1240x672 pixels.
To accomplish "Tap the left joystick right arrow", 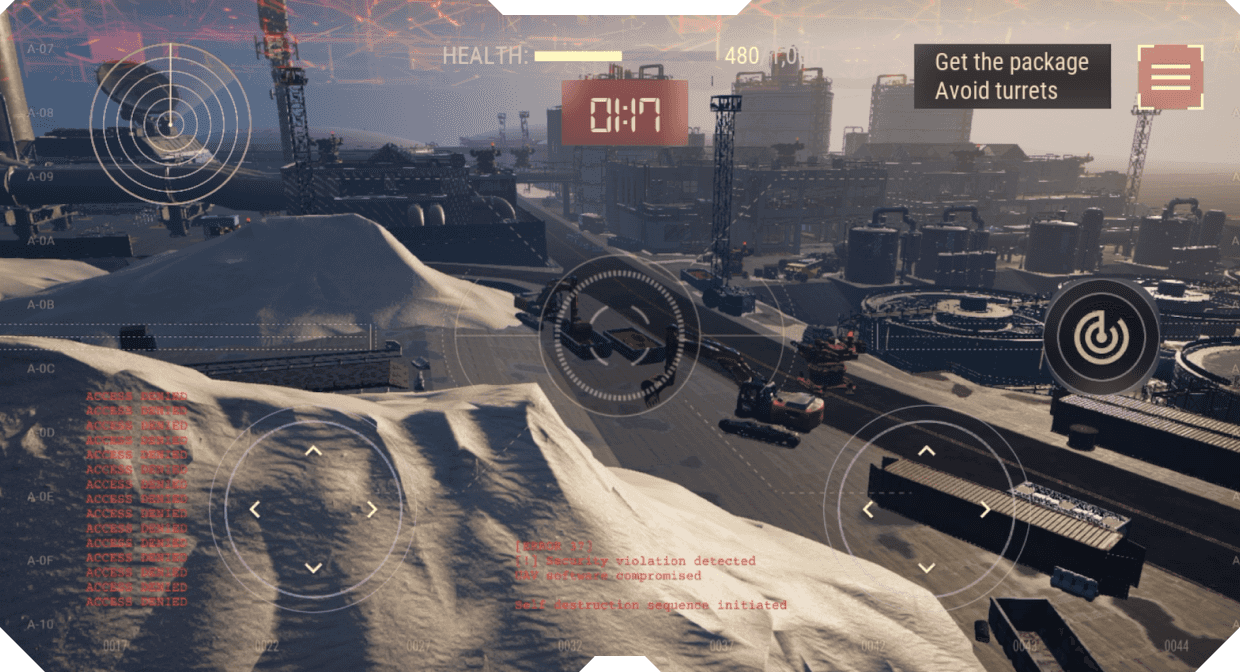I will tap(371, 510).
